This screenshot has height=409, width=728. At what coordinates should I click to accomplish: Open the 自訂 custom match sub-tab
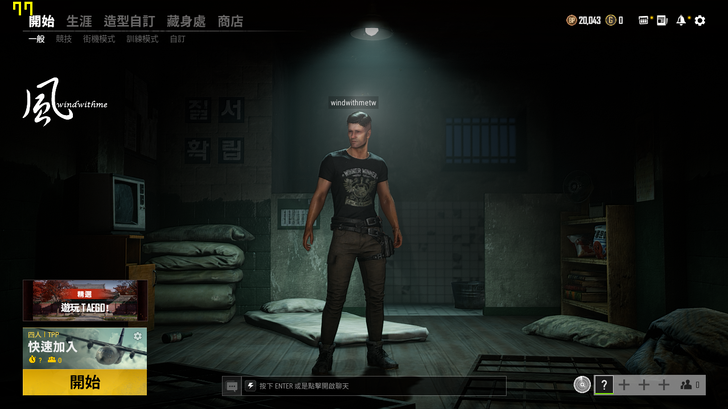(x=177, y=39)
